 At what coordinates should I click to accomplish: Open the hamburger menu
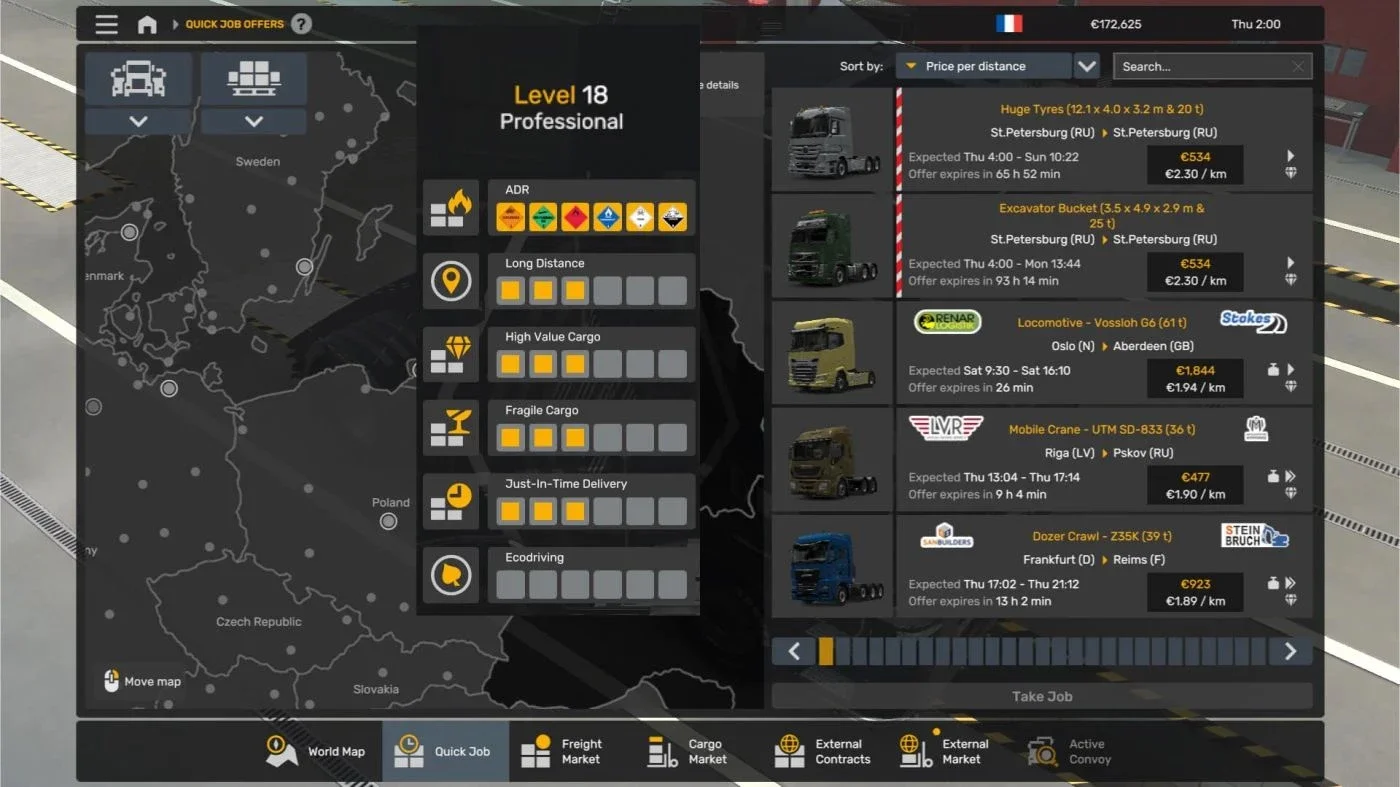click(107, 24)
